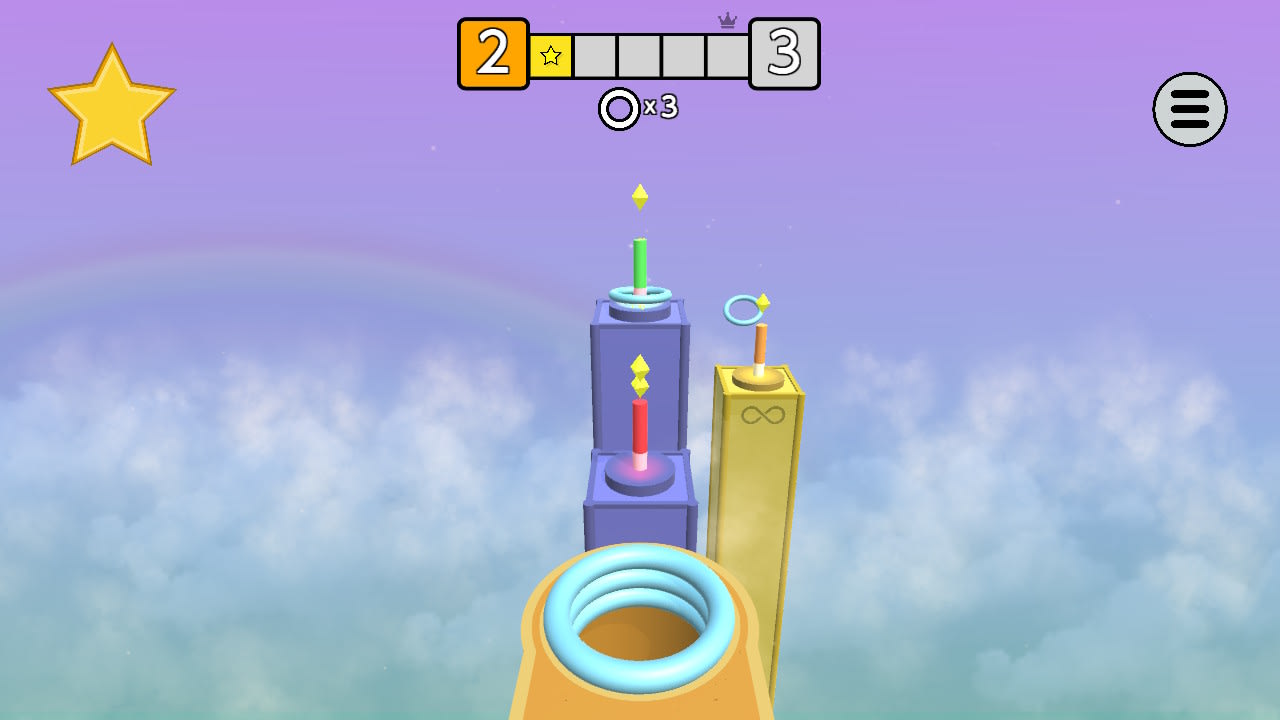This screenshot has height=720, width=1280.
Task: Open the hamburger menu
Action: point(1189,110)
